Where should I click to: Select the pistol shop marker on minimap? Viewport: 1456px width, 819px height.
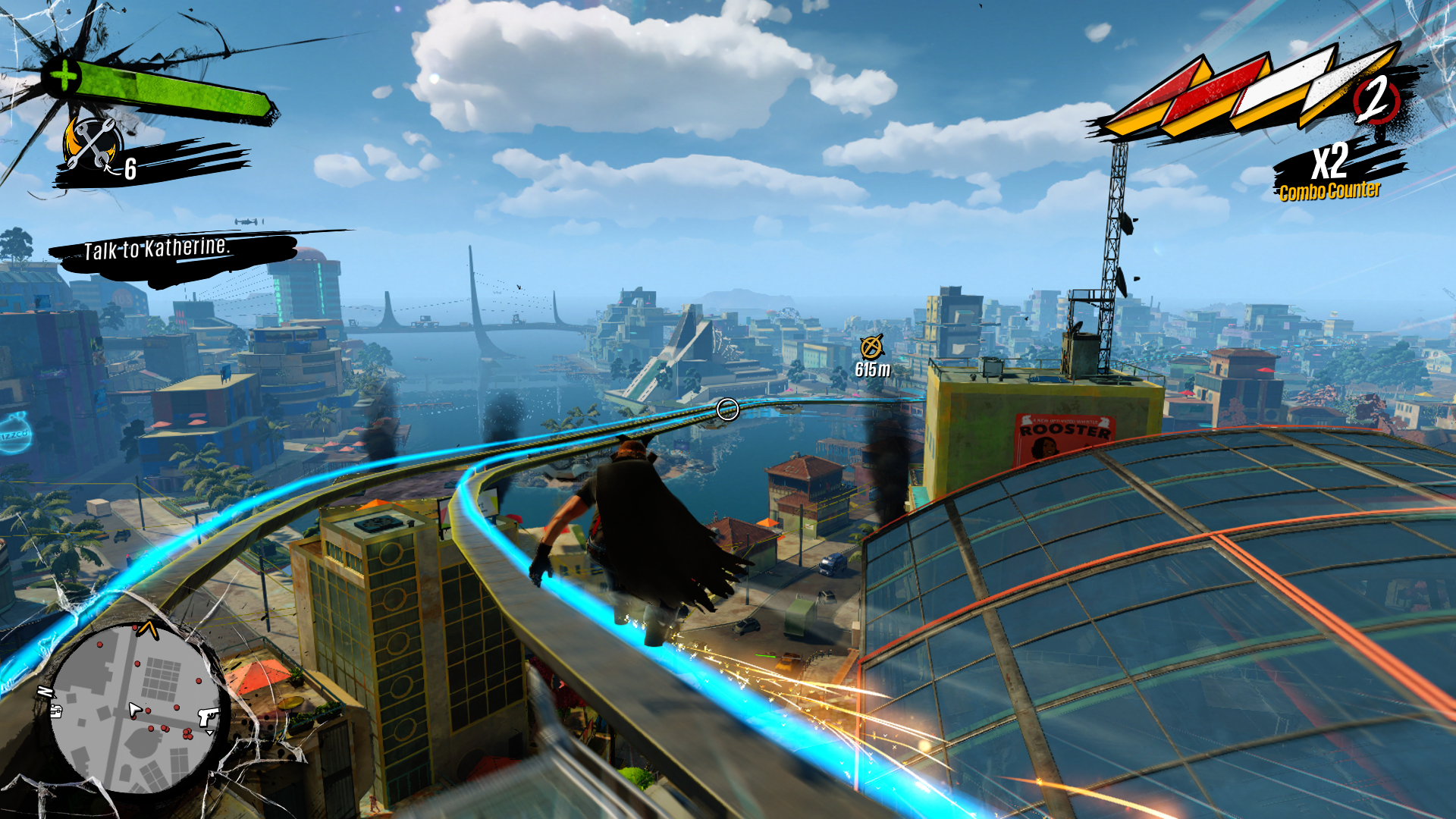point(208,717)
